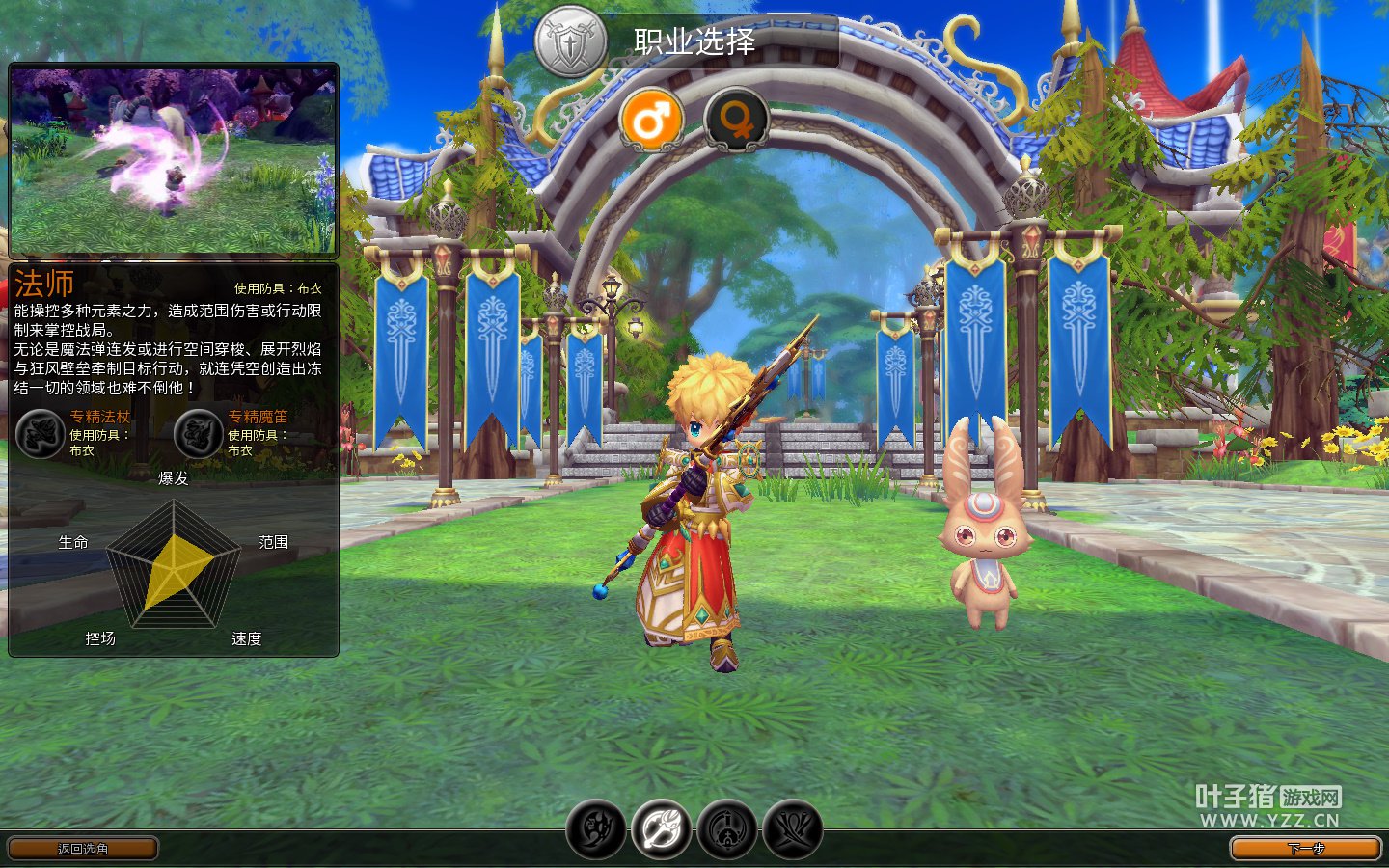Pick the shield-and-claw class icon
1389x868 pixels.
pyautogui.click(x=596, y=829)
